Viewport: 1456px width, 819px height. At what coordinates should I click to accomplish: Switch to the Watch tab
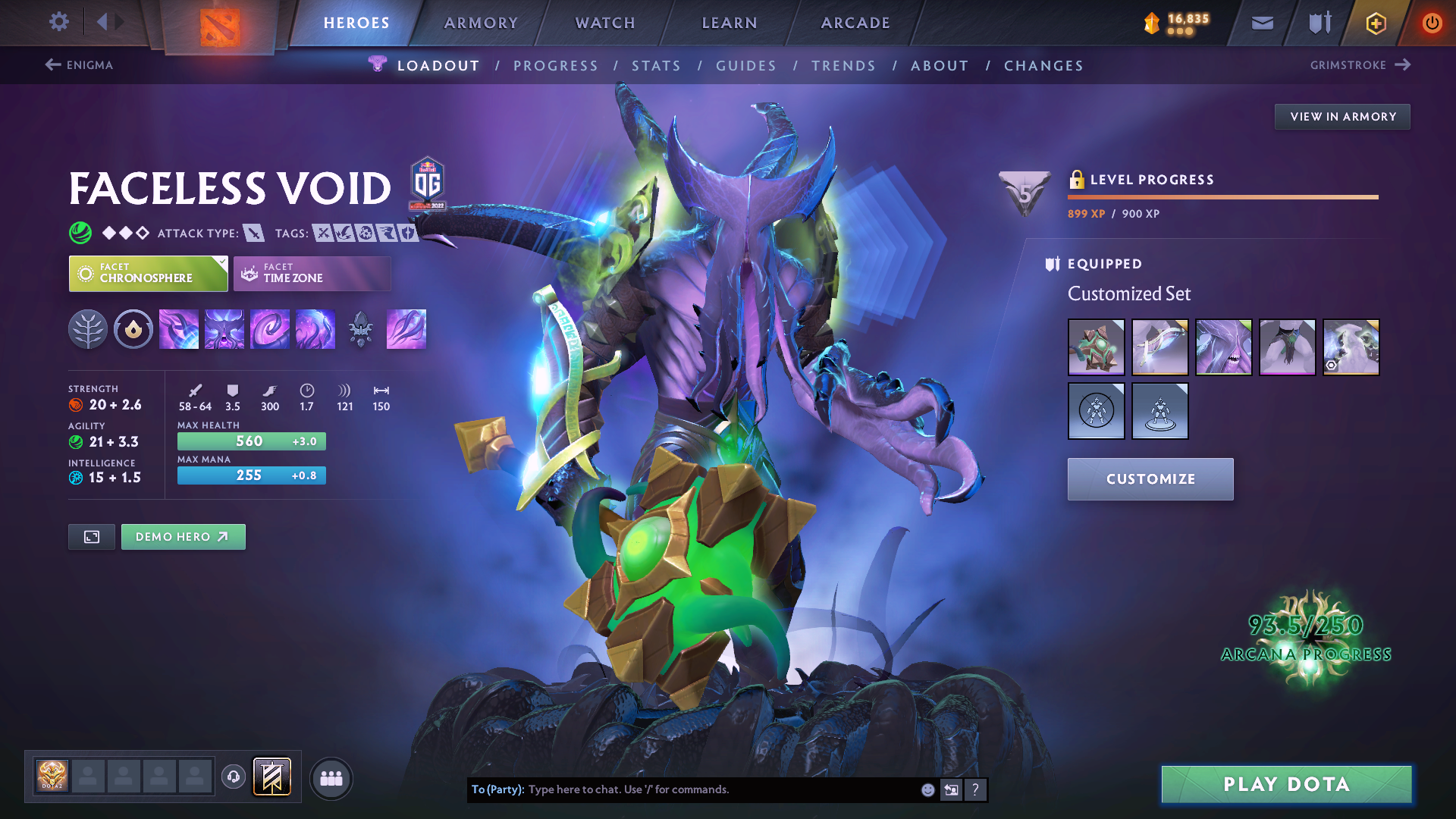pyautogui.click(x=605, y=23)
